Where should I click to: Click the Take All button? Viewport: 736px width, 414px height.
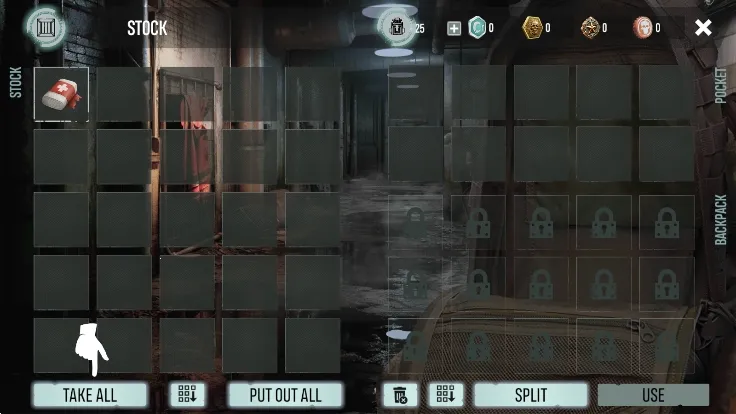click(90, 395)
